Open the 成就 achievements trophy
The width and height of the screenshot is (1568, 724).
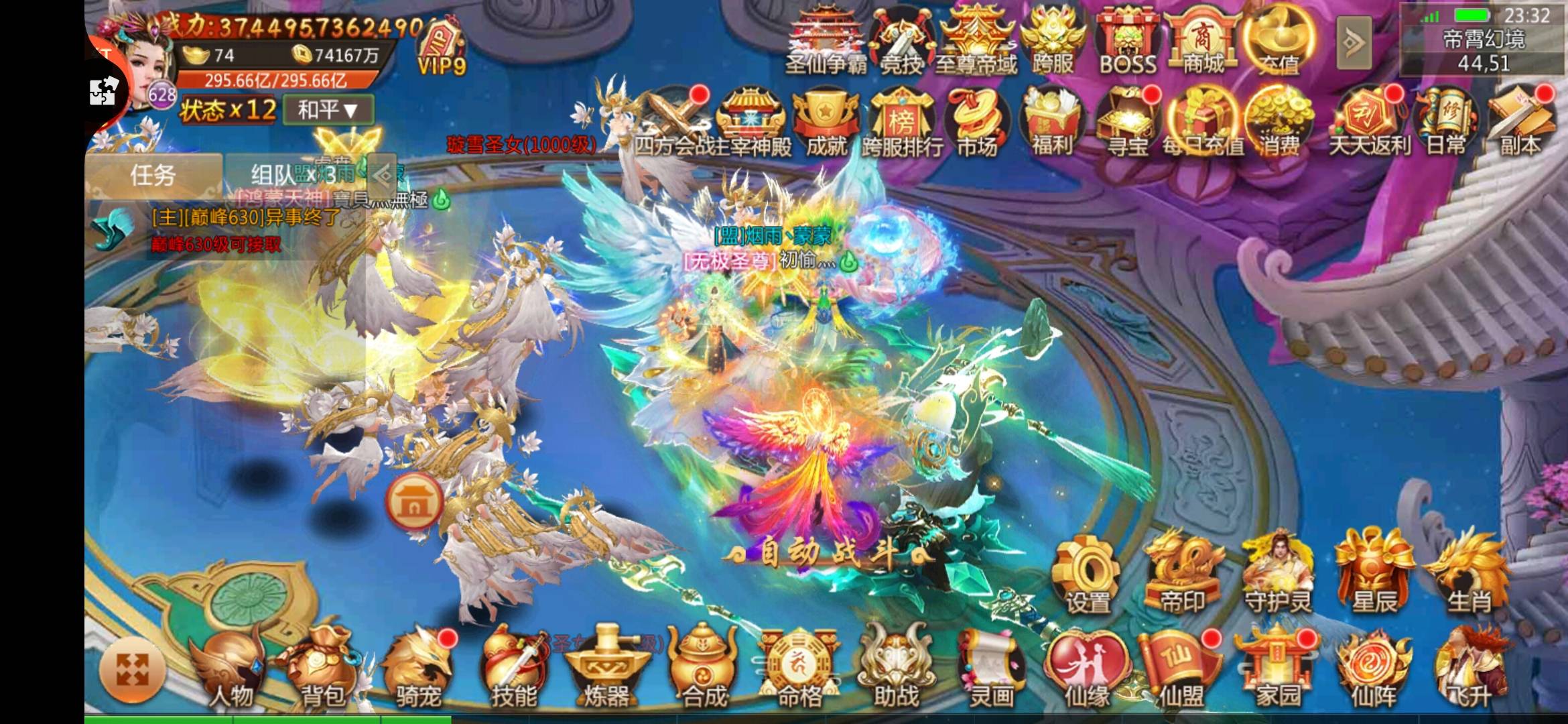click(x=826, y=124)
